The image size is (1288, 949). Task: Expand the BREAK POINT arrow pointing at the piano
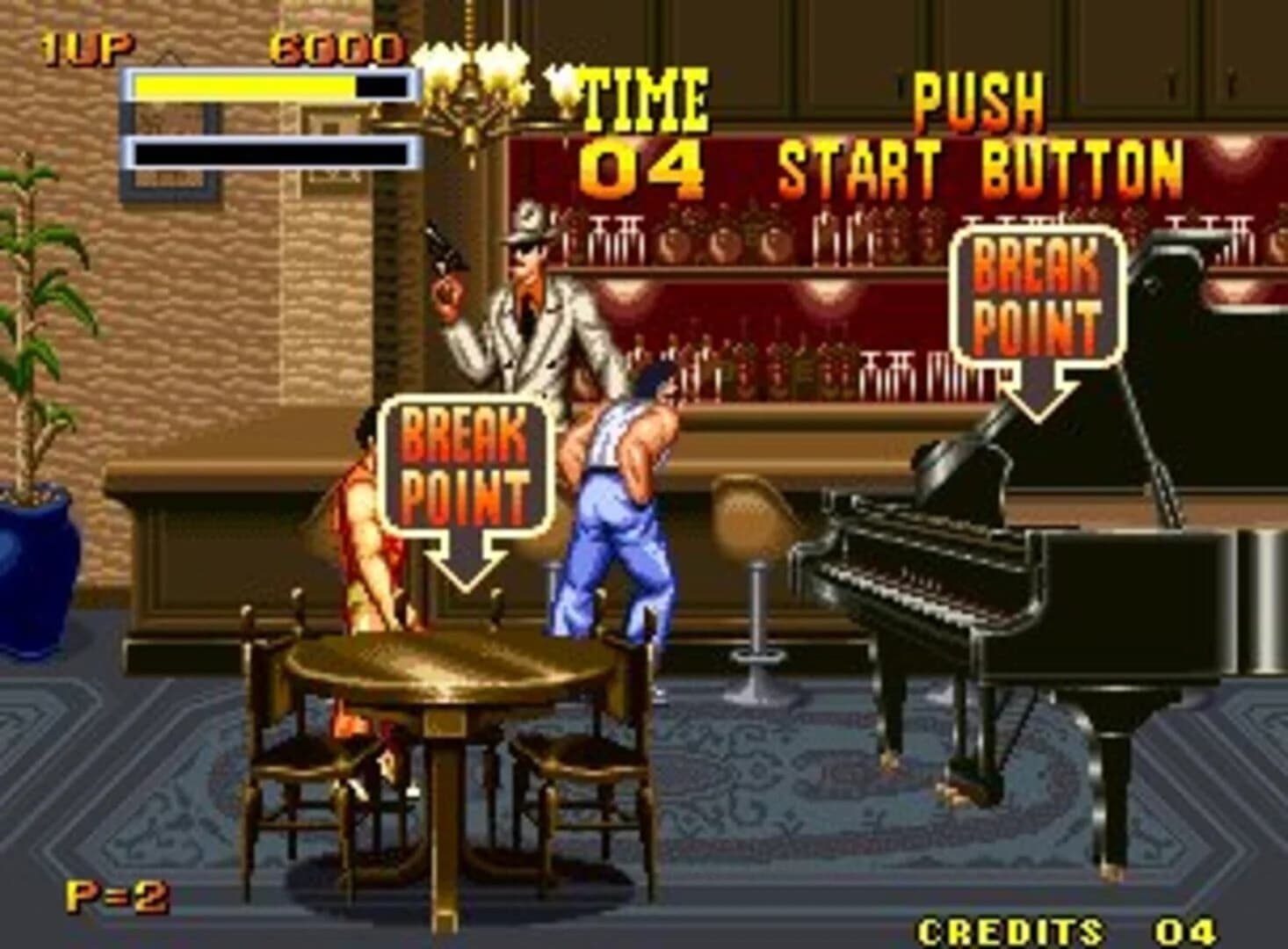pyautogui.click(x=1038, y=387)
